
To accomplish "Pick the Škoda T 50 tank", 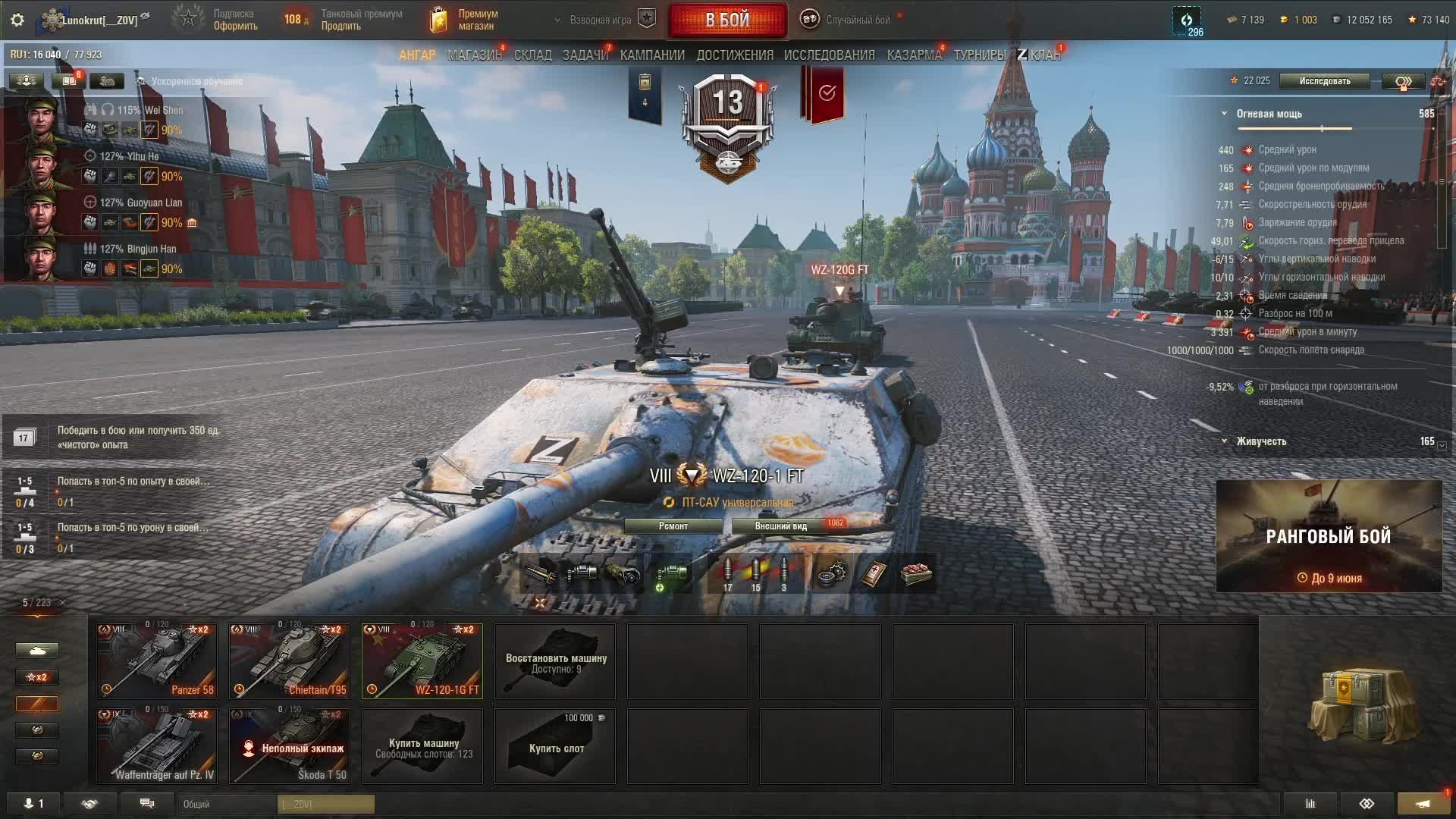I will click(290, 745).
